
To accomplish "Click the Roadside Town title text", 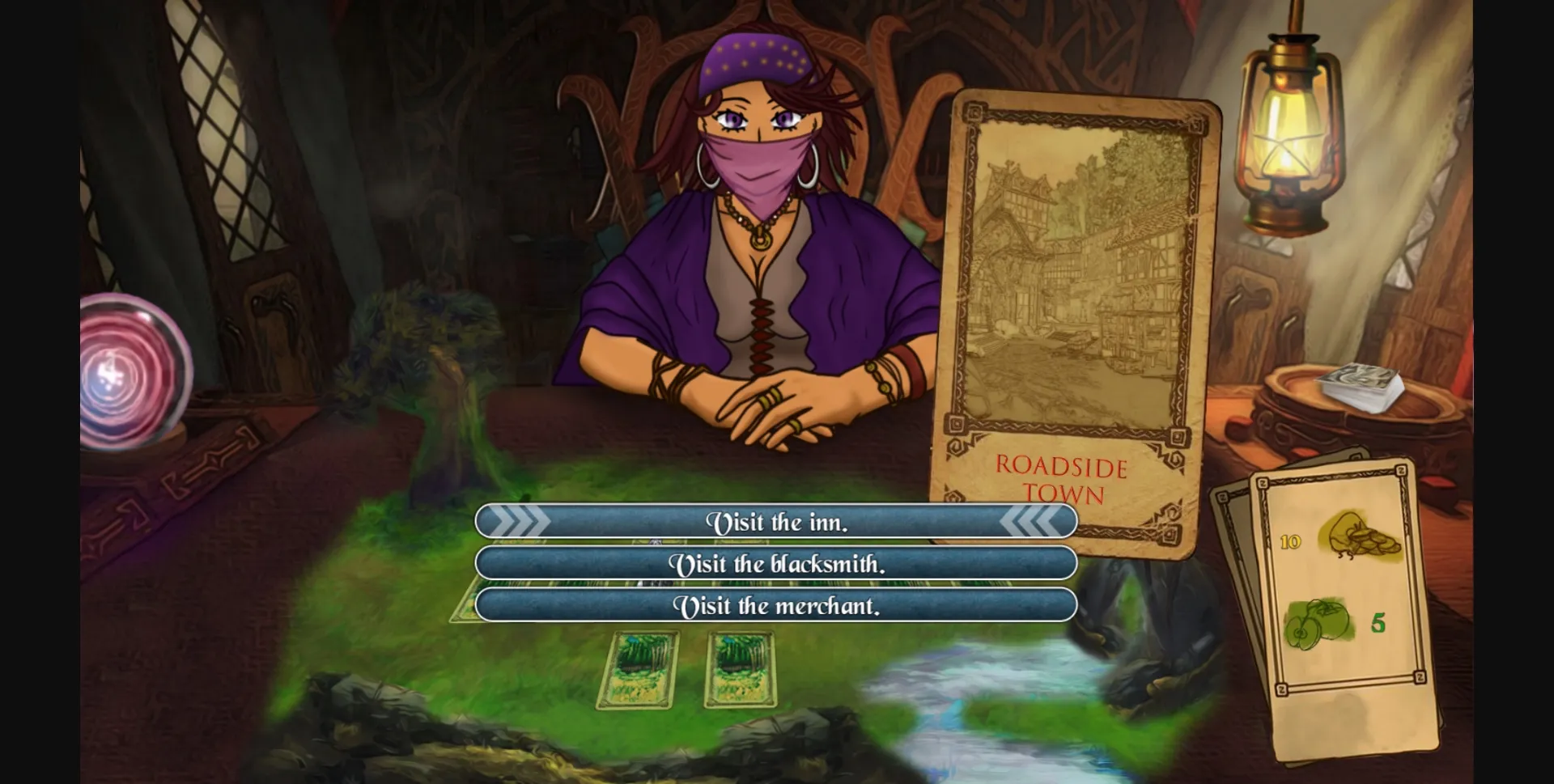I will pos(1063,479).
